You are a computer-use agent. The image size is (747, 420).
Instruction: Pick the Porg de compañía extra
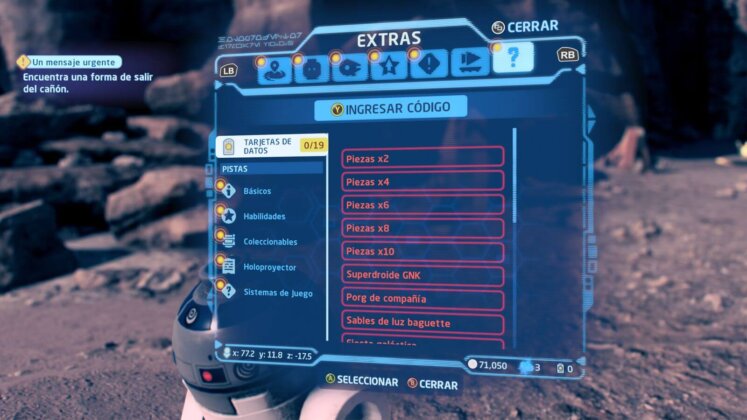423,298
